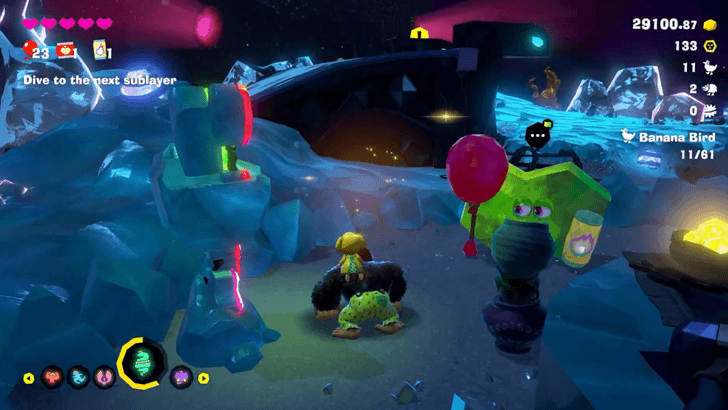Activate the purple Elephant Bananza icon
Viewport: 728px width, 410px height.
(181, 378)
